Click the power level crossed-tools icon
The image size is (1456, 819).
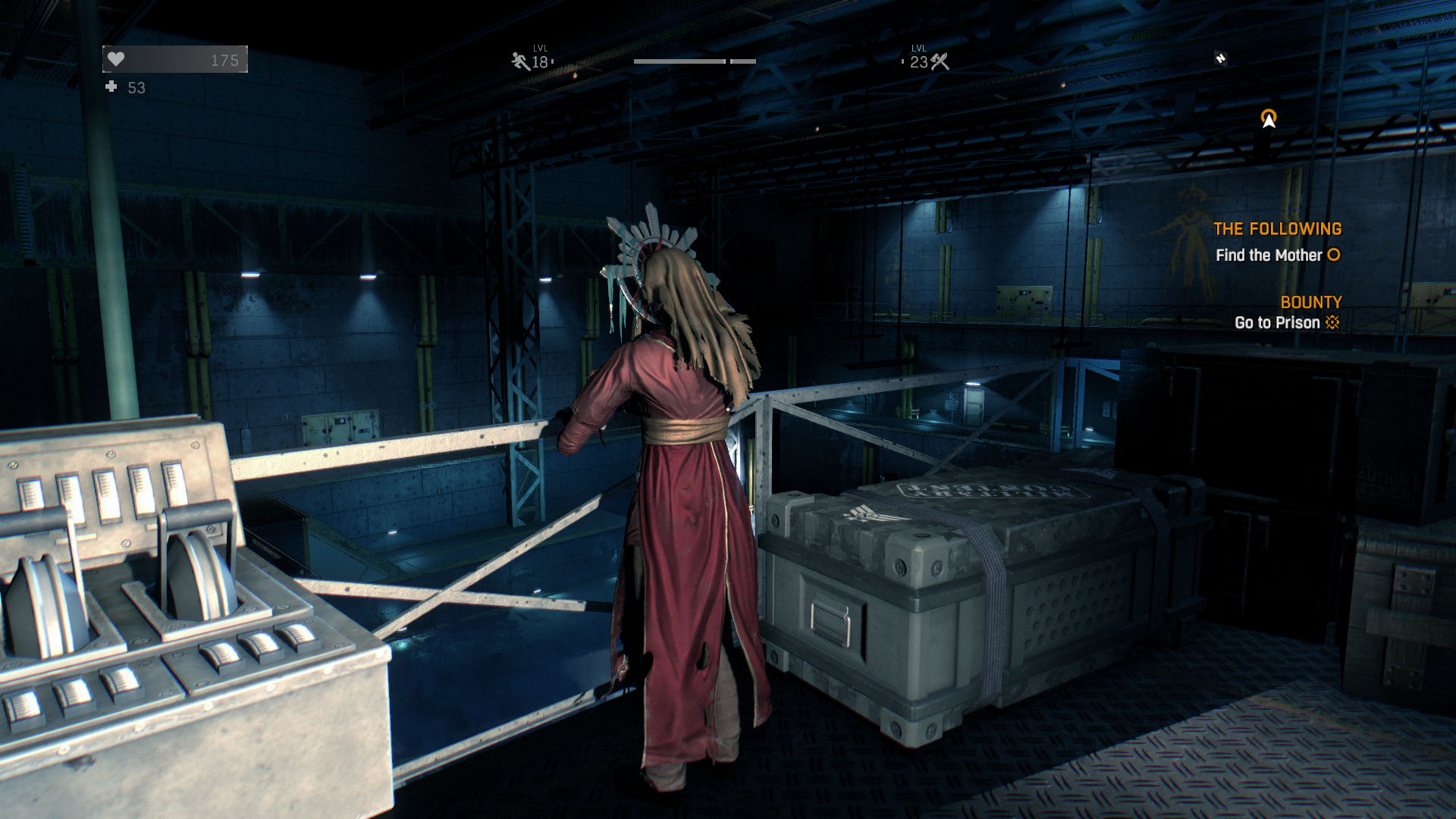pyautogui.click(x=940, y=61)
